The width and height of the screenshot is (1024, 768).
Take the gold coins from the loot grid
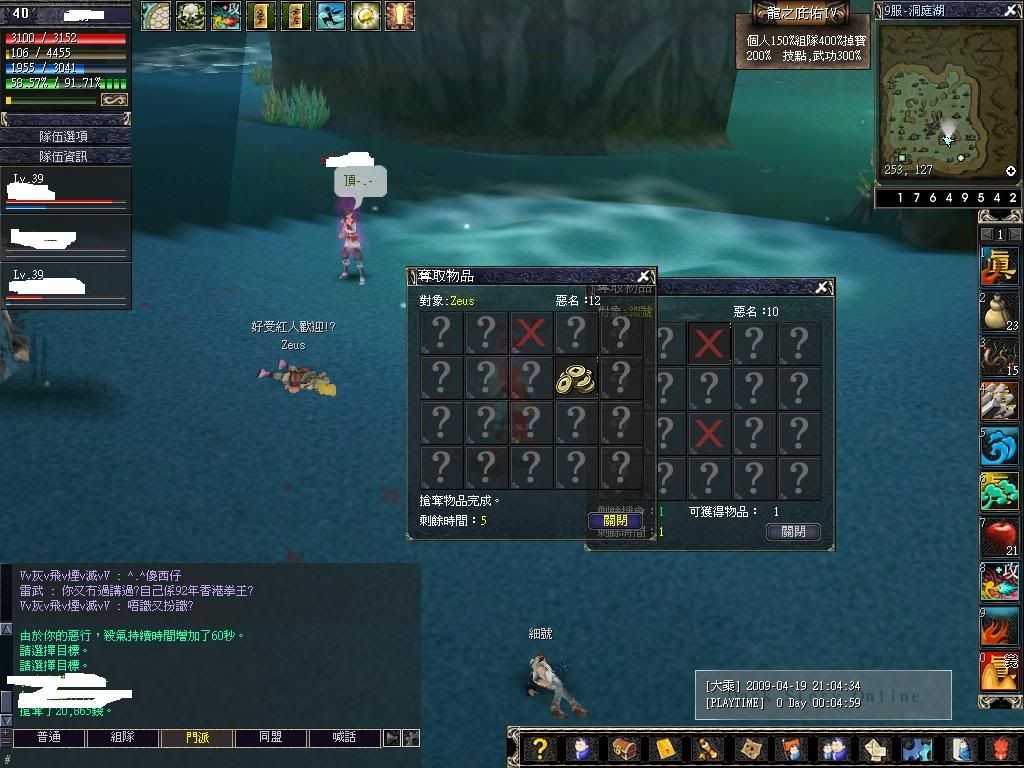coord(576,379)
